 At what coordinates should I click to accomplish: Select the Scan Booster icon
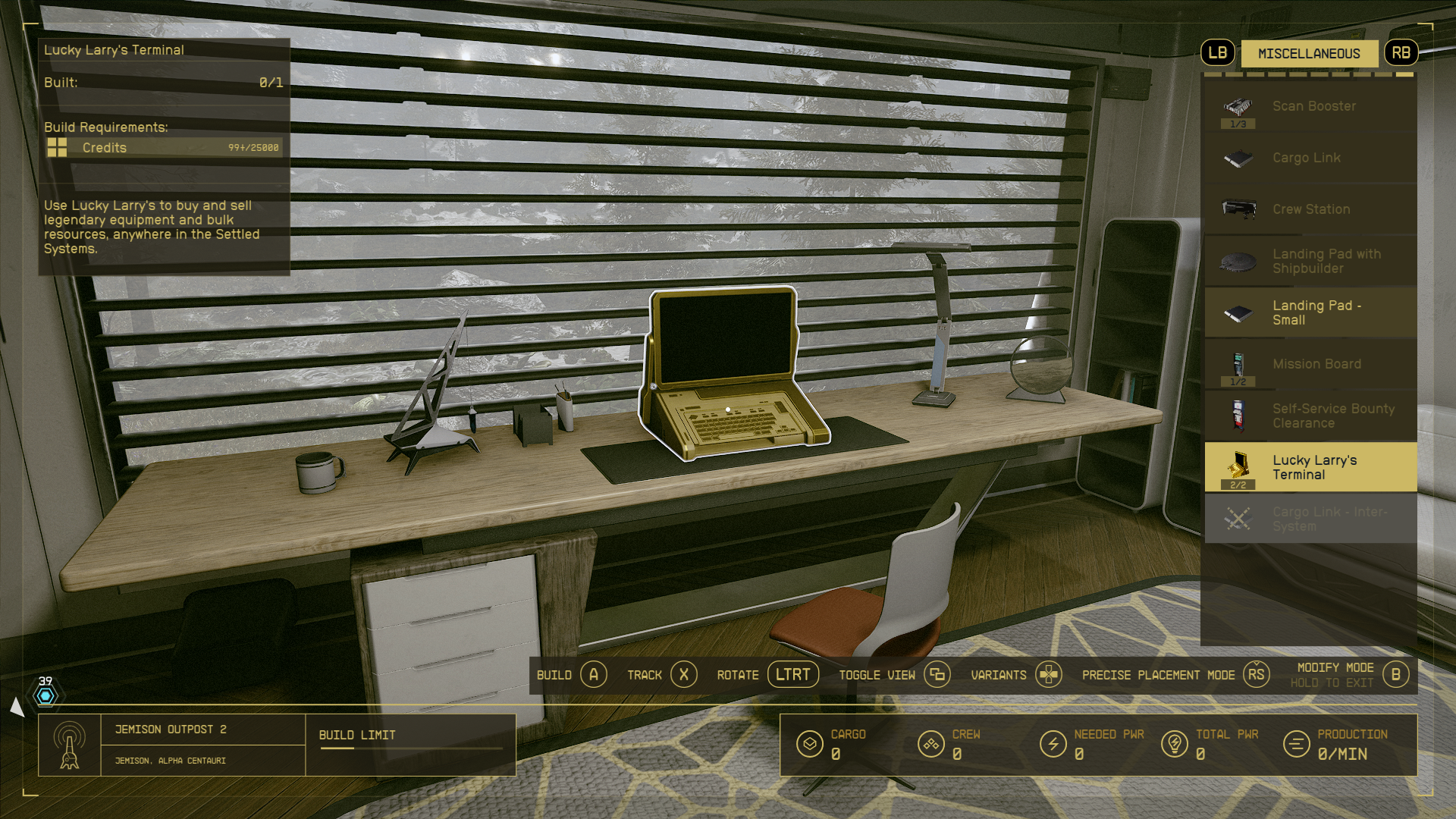tap(1238, 106)
